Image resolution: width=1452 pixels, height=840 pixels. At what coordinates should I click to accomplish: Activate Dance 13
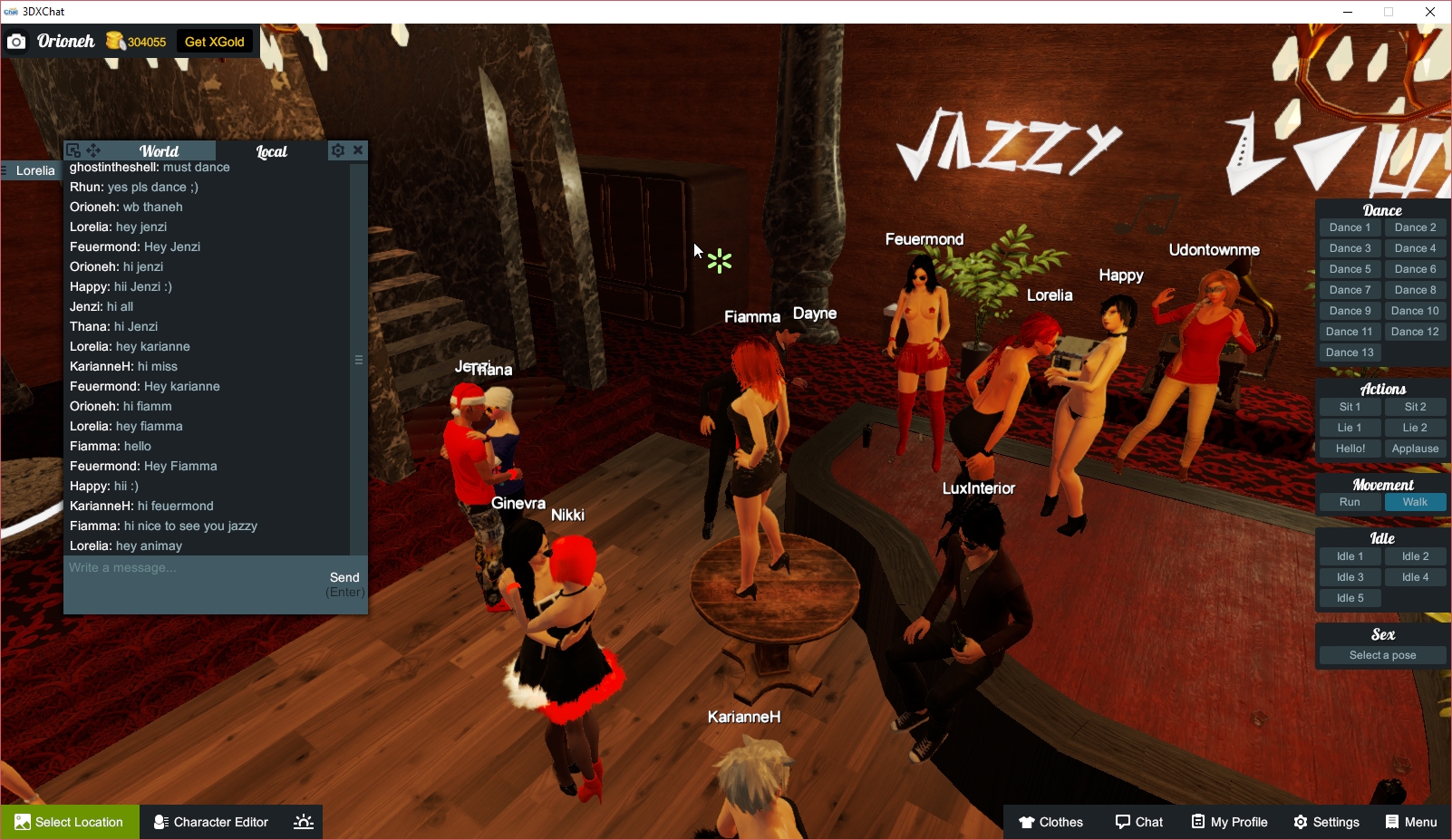pyautogui.click(x=1350, y=352)
